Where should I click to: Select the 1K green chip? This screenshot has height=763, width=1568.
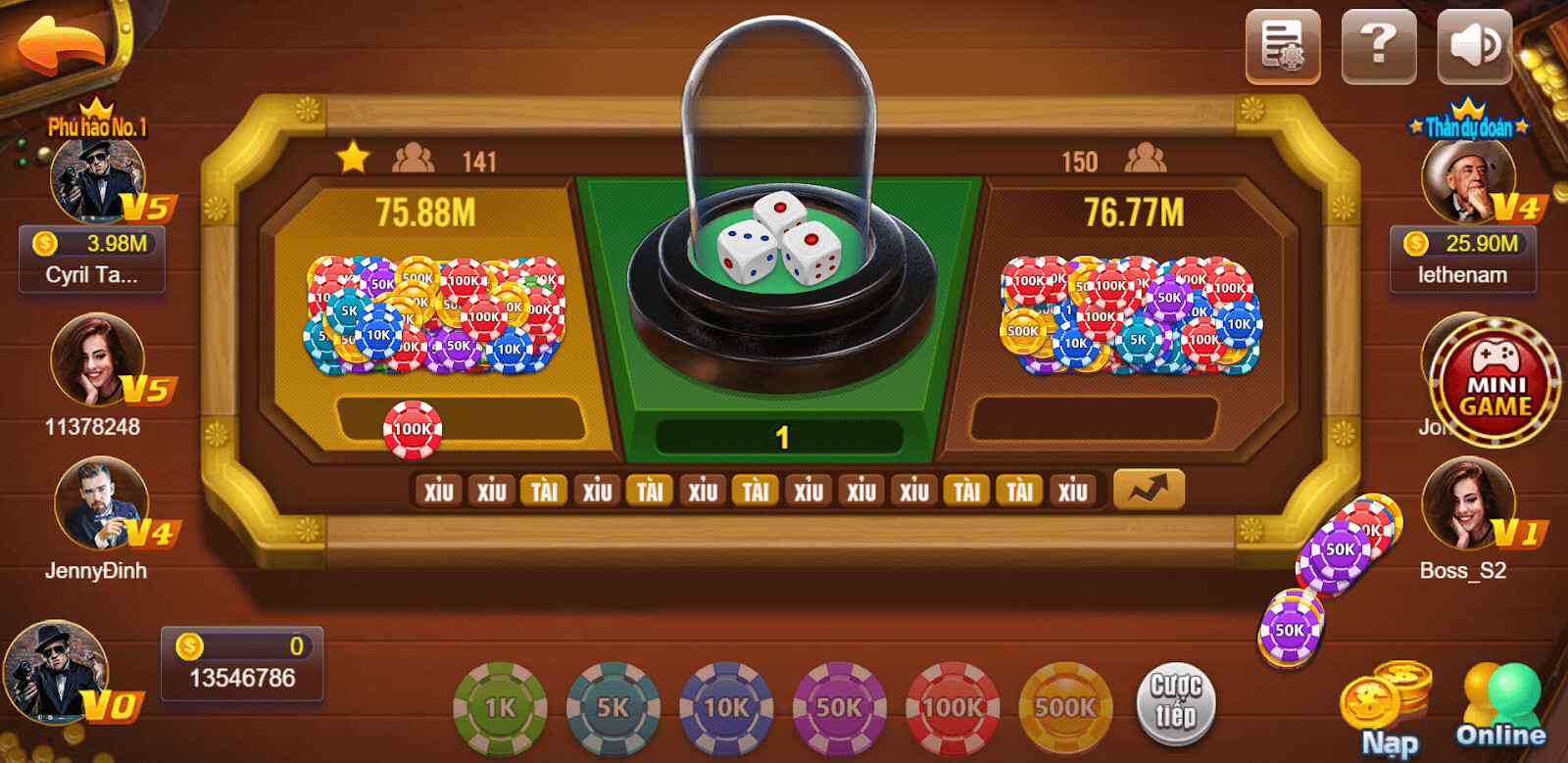point(499,707)
